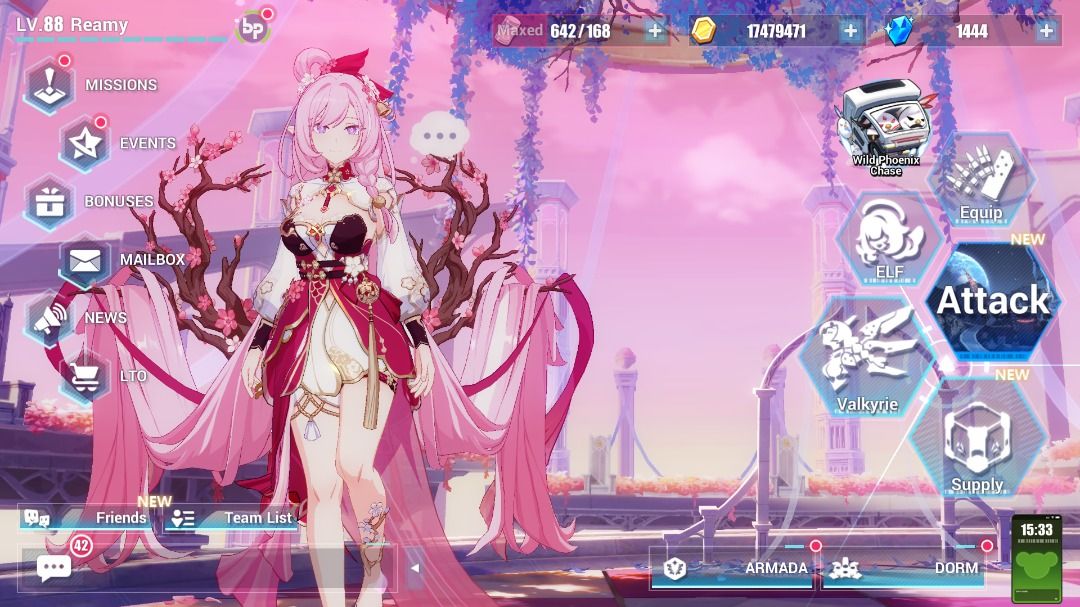Open the BP battle pass icon
Screen dimensions: 1080x607
click(253, 29)
